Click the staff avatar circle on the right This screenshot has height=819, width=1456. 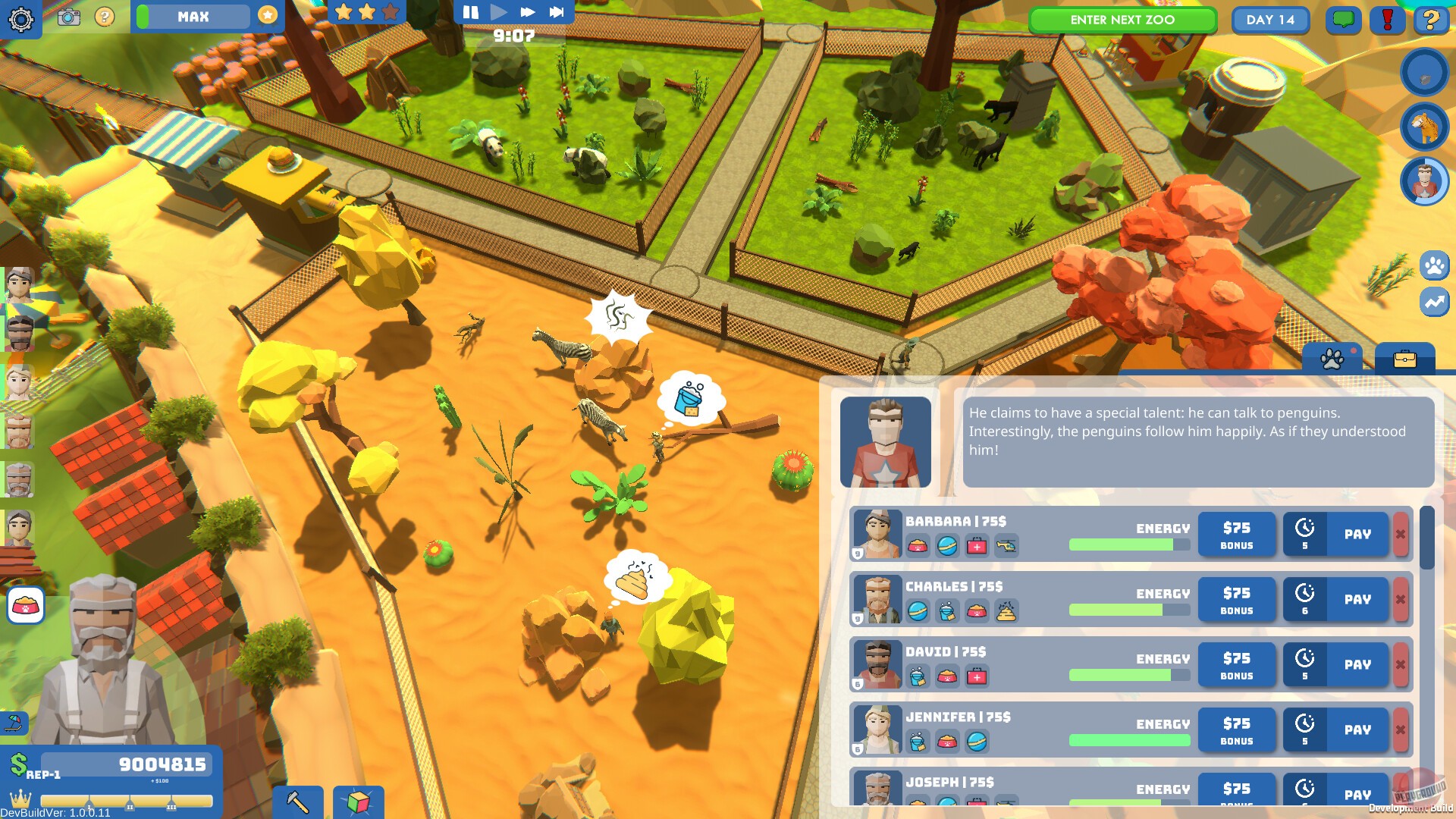coord(1425,182)
